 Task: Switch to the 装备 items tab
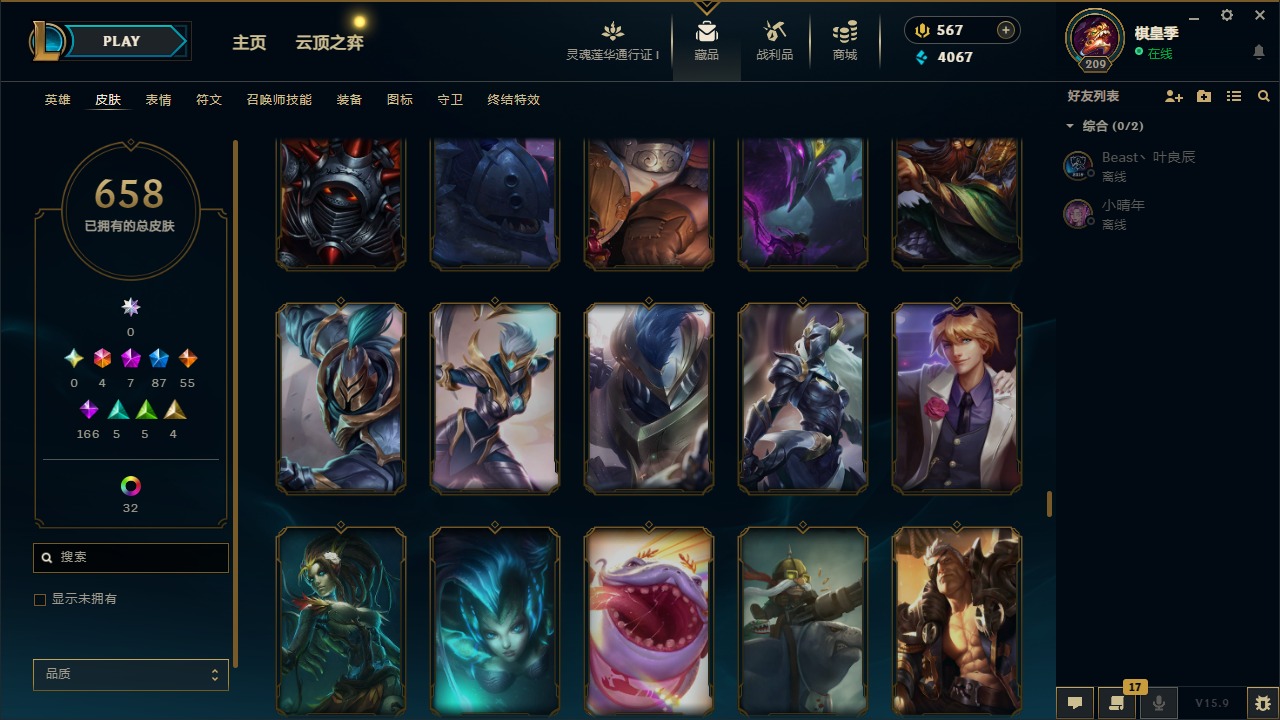click(349, 100)
